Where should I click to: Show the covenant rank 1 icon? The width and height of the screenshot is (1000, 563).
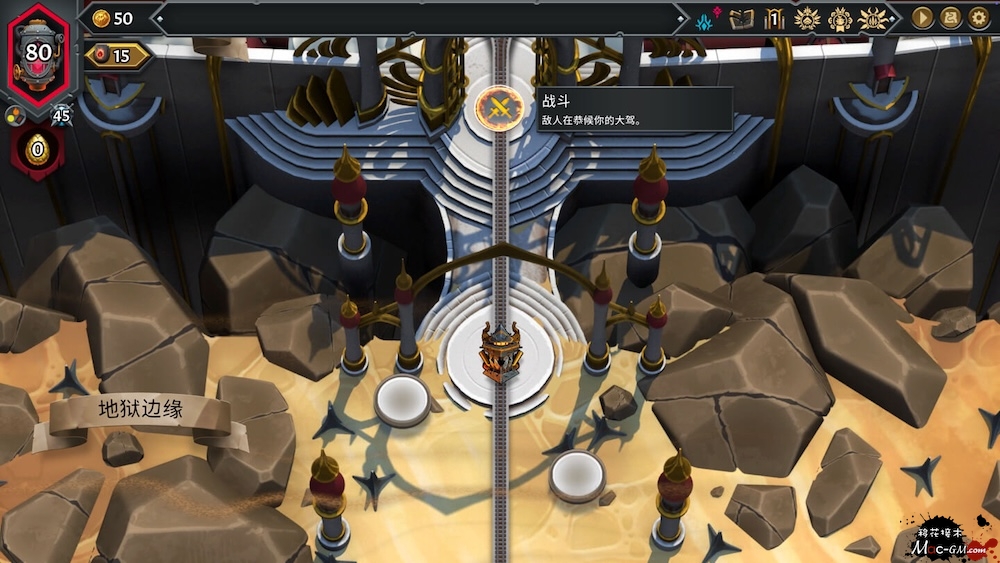[x=774, y=18]
